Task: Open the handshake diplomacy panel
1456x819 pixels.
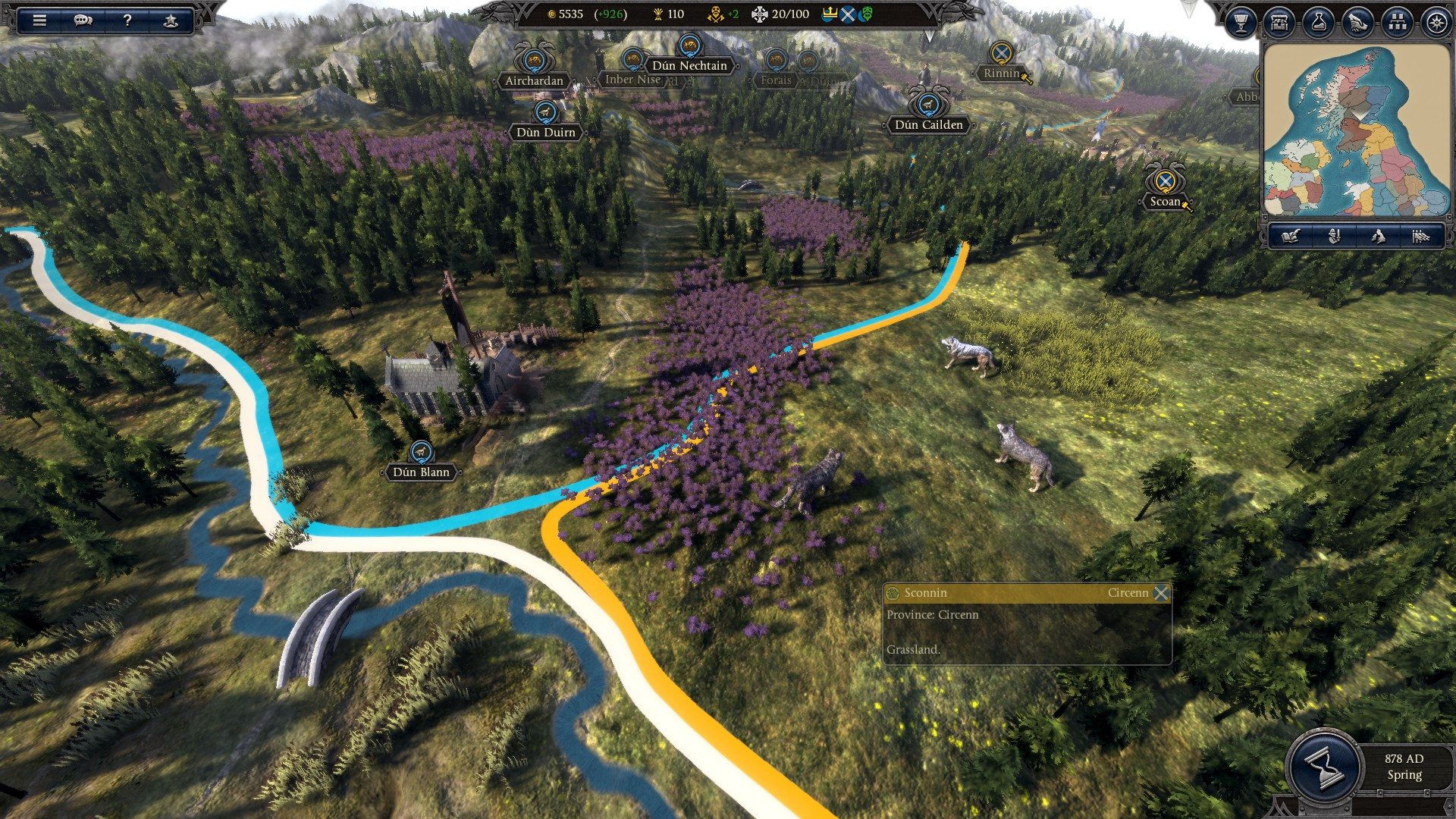Action: [1358, 23]
